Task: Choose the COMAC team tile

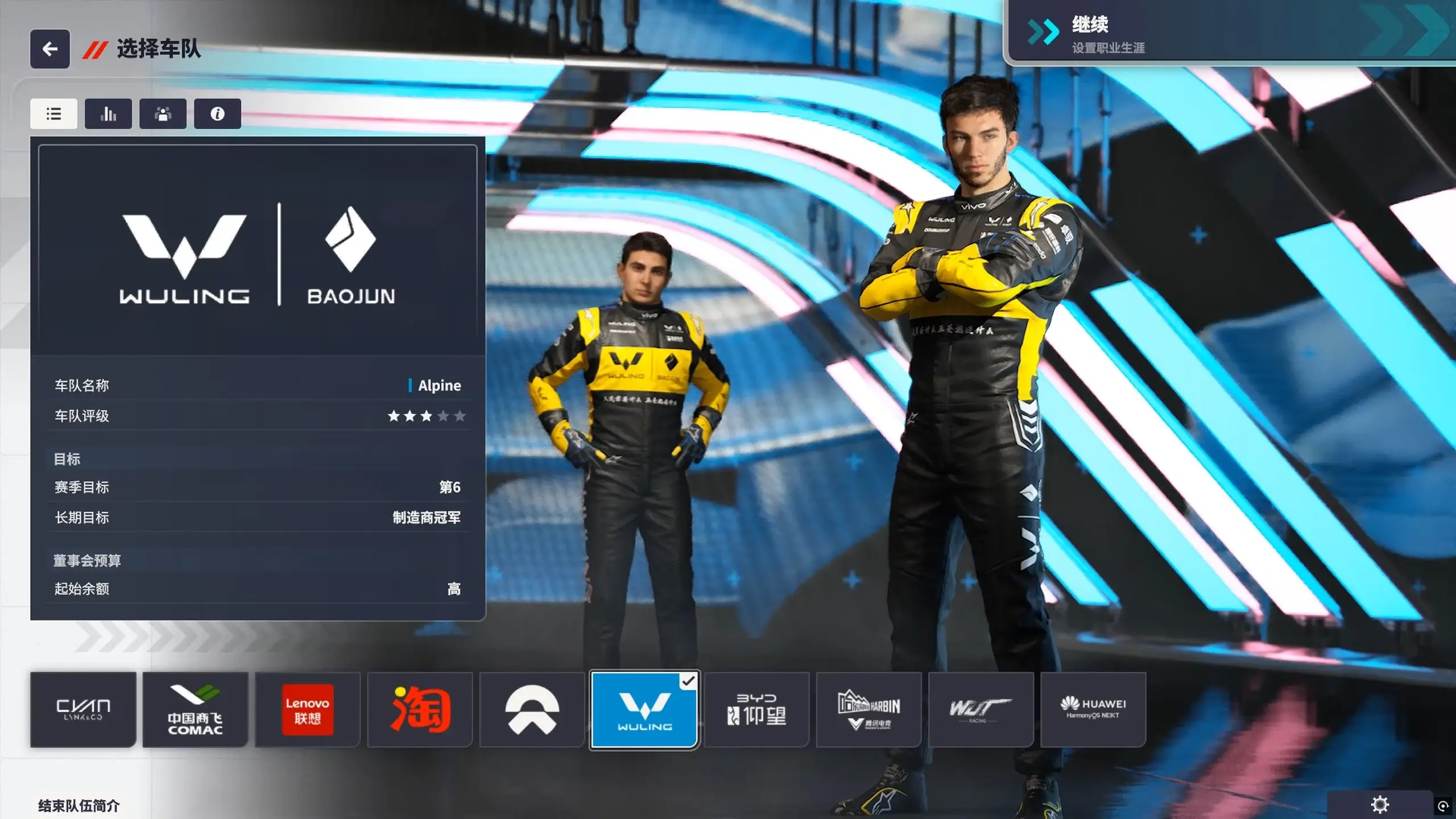Action: coord(195,709)
